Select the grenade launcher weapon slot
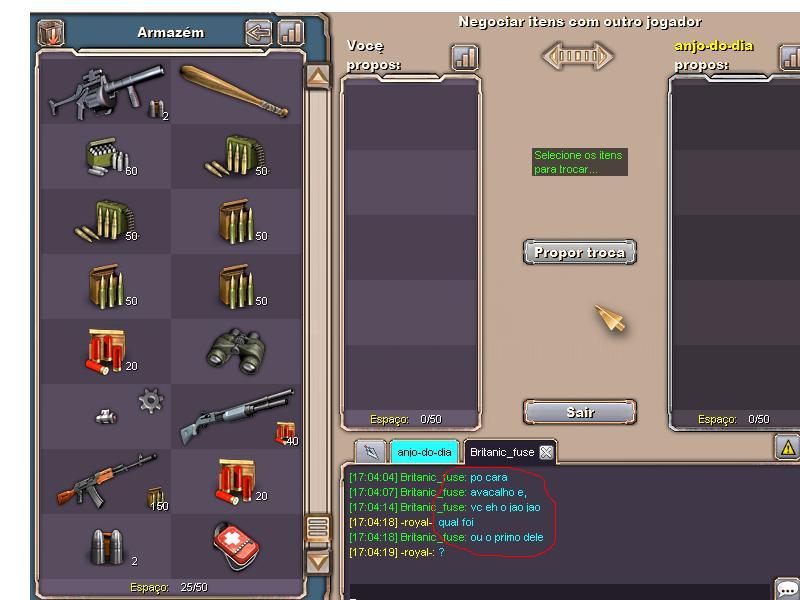This screenshot has width=800, height=600. pyautogui.click(x=106, y=91)
